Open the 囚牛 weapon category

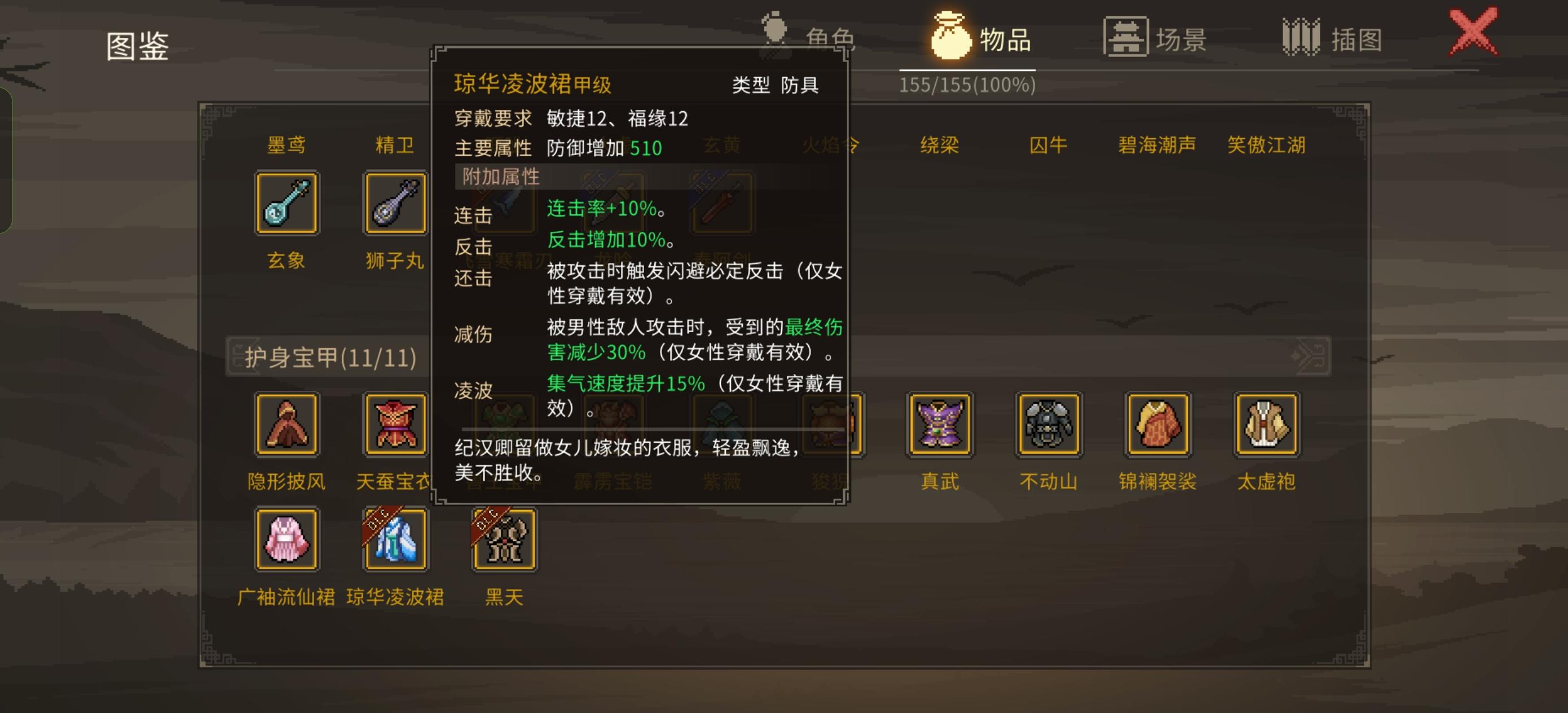(1048, 145)
